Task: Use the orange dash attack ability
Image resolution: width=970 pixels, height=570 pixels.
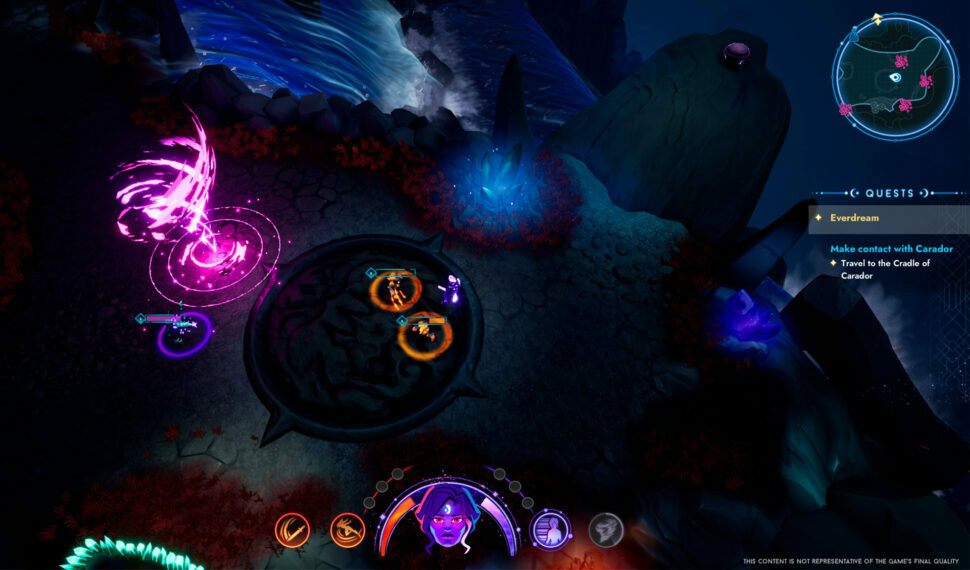Action: tap(347, 529)
